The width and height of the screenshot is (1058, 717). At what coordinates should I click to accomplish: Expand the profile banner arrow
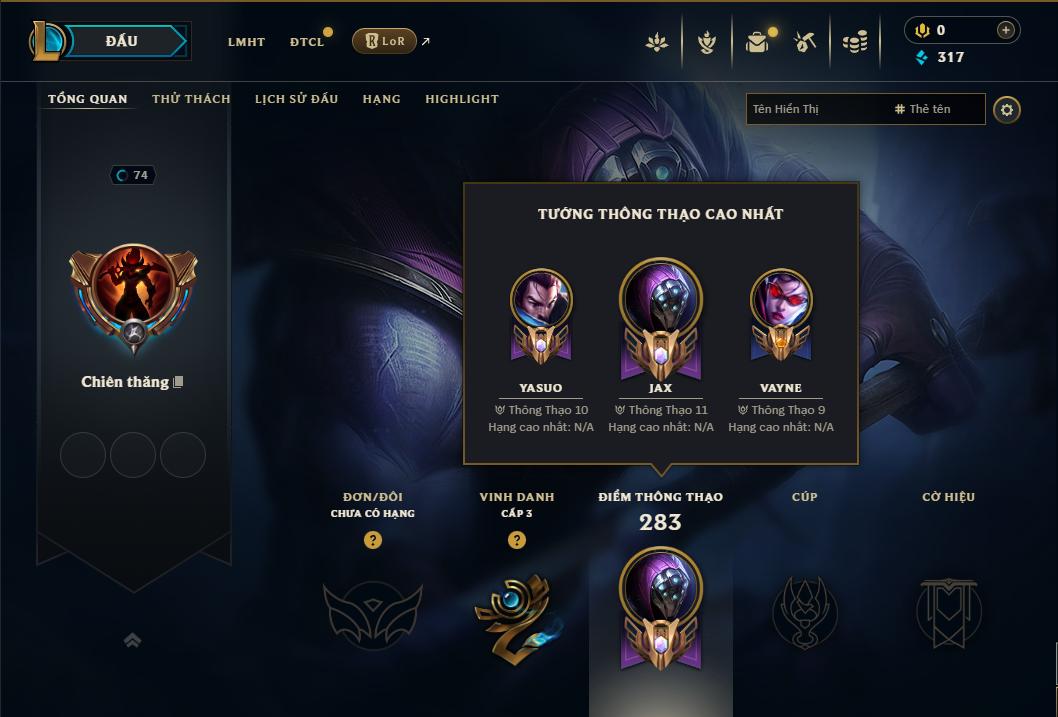click(132, 640)
